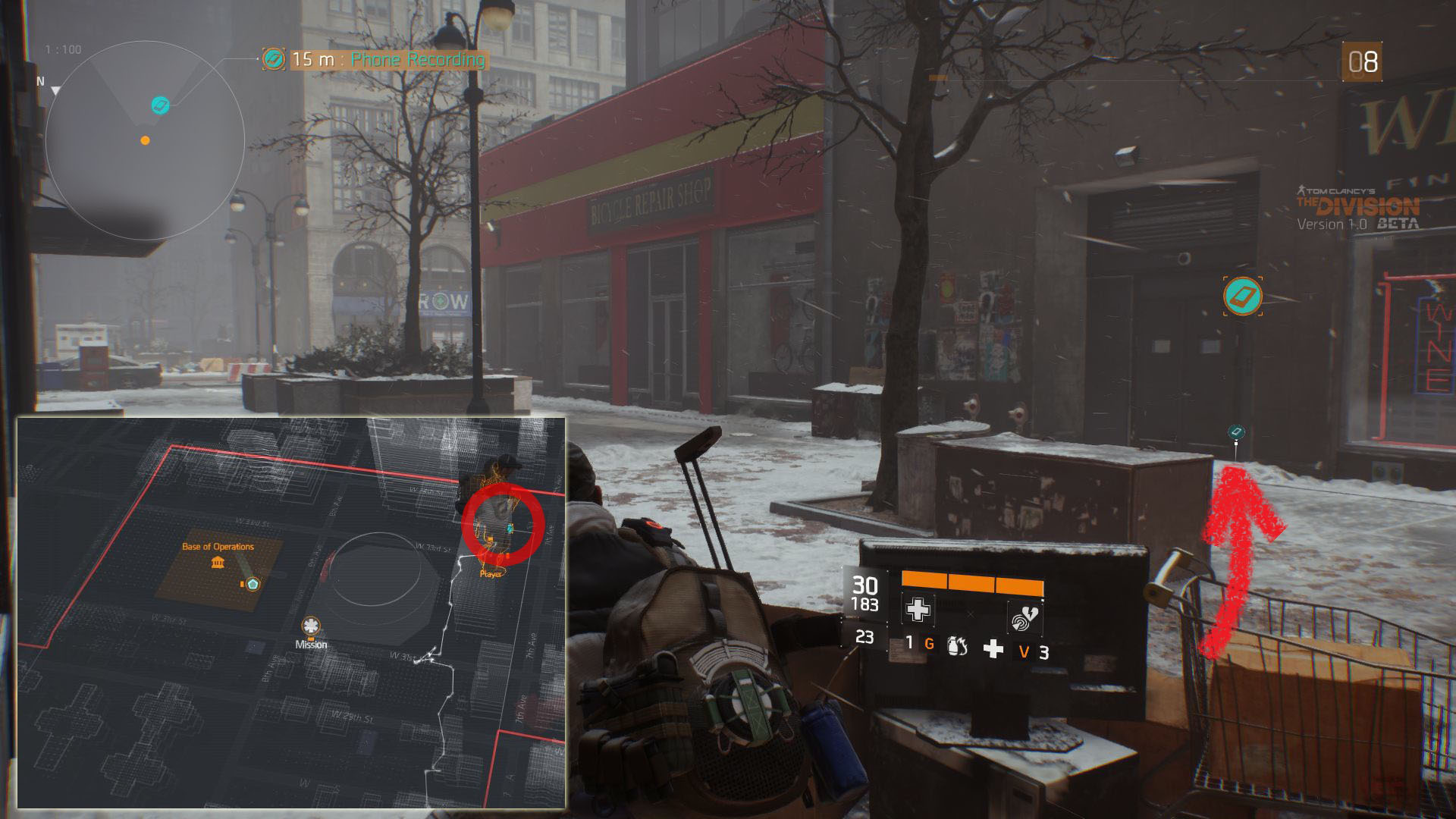Open the Base of Operations map marker

coord(218,562)
